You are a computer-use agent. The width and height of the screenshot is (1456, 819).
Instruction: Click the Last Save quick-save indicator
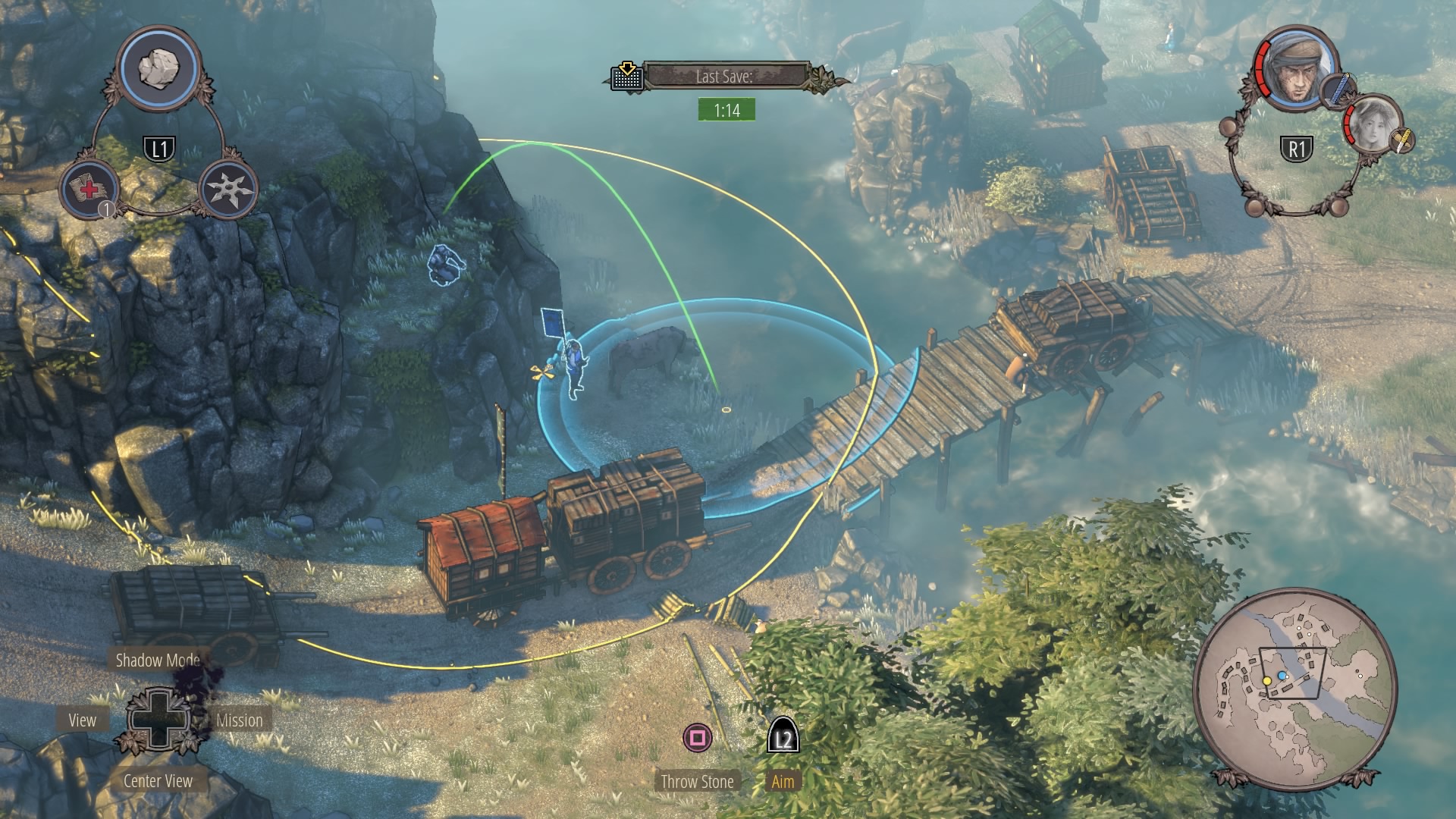[x=724, y=76]
